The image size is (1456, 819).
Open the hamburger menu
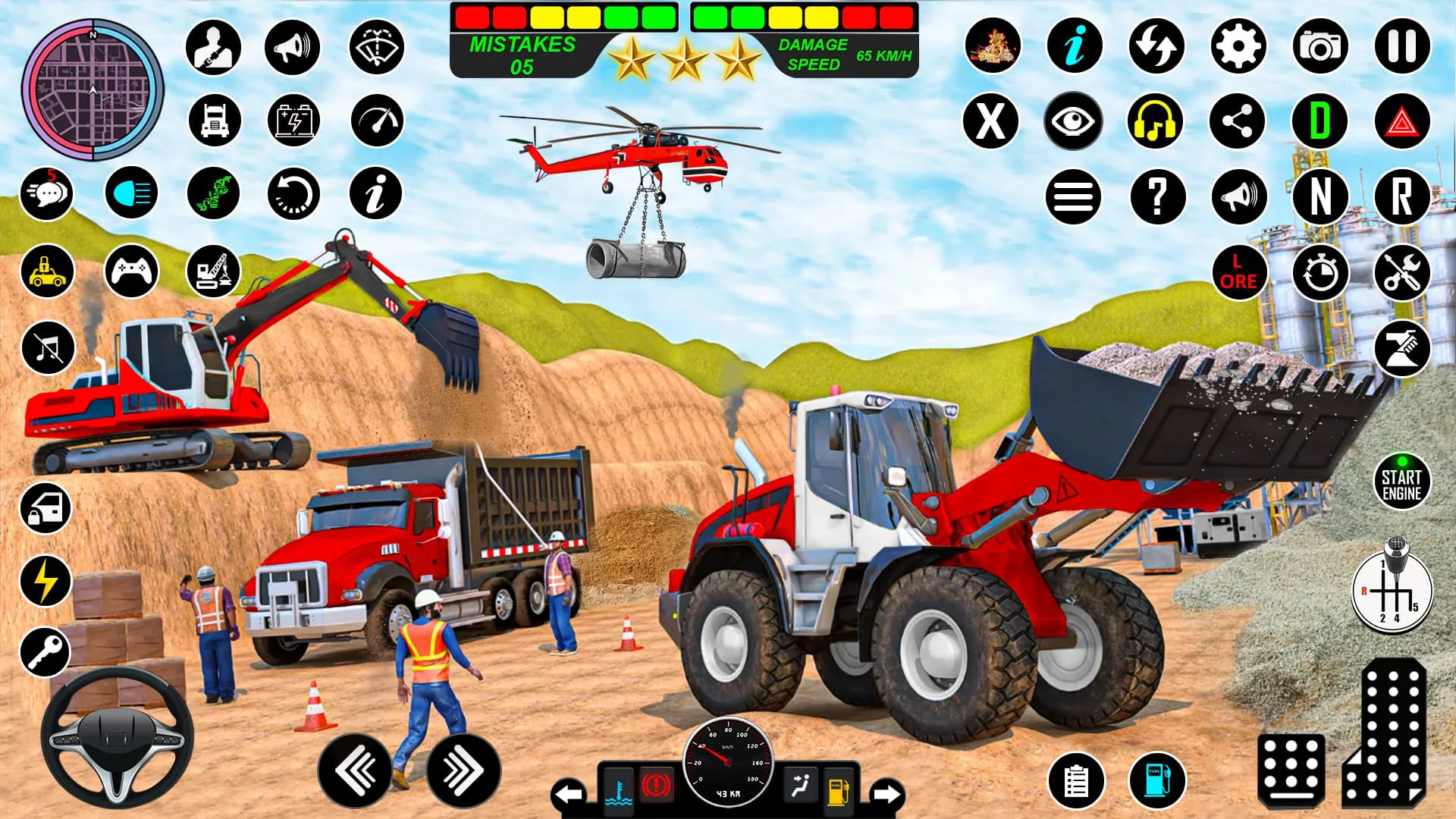(1073, 196)
